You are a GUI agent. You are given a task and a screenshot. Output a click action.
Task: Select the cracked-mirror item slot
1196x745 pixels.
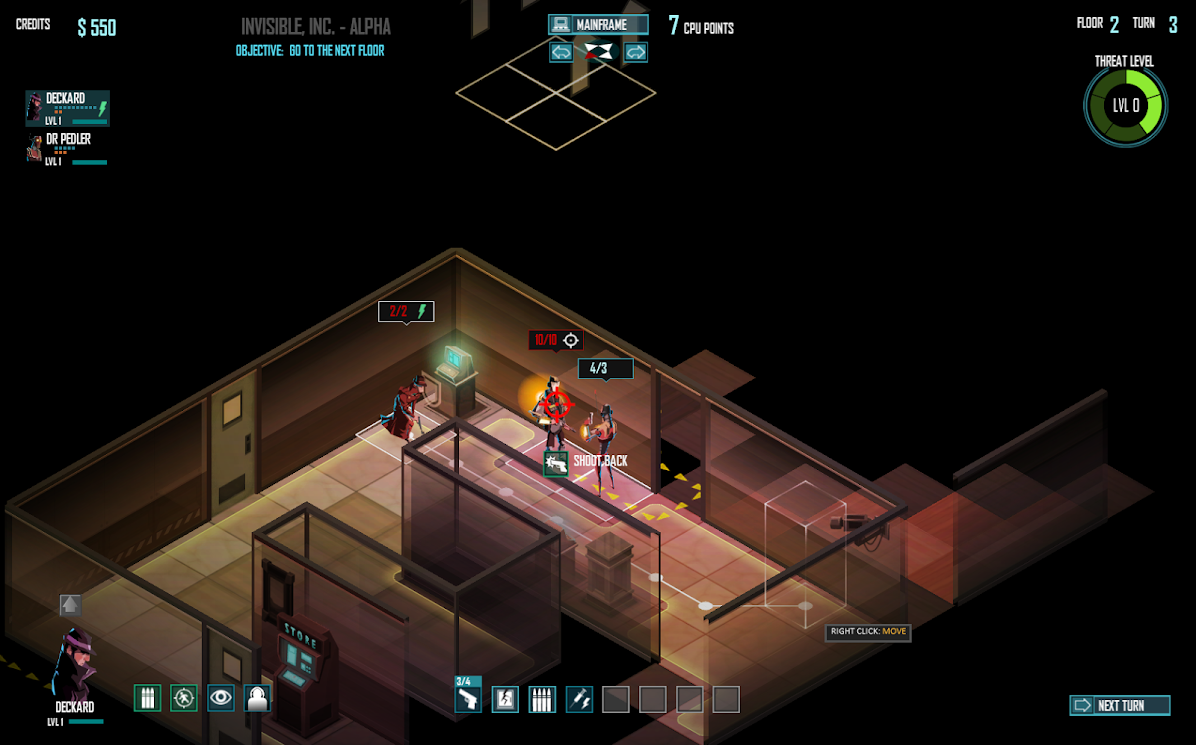(x=505, y=699)
